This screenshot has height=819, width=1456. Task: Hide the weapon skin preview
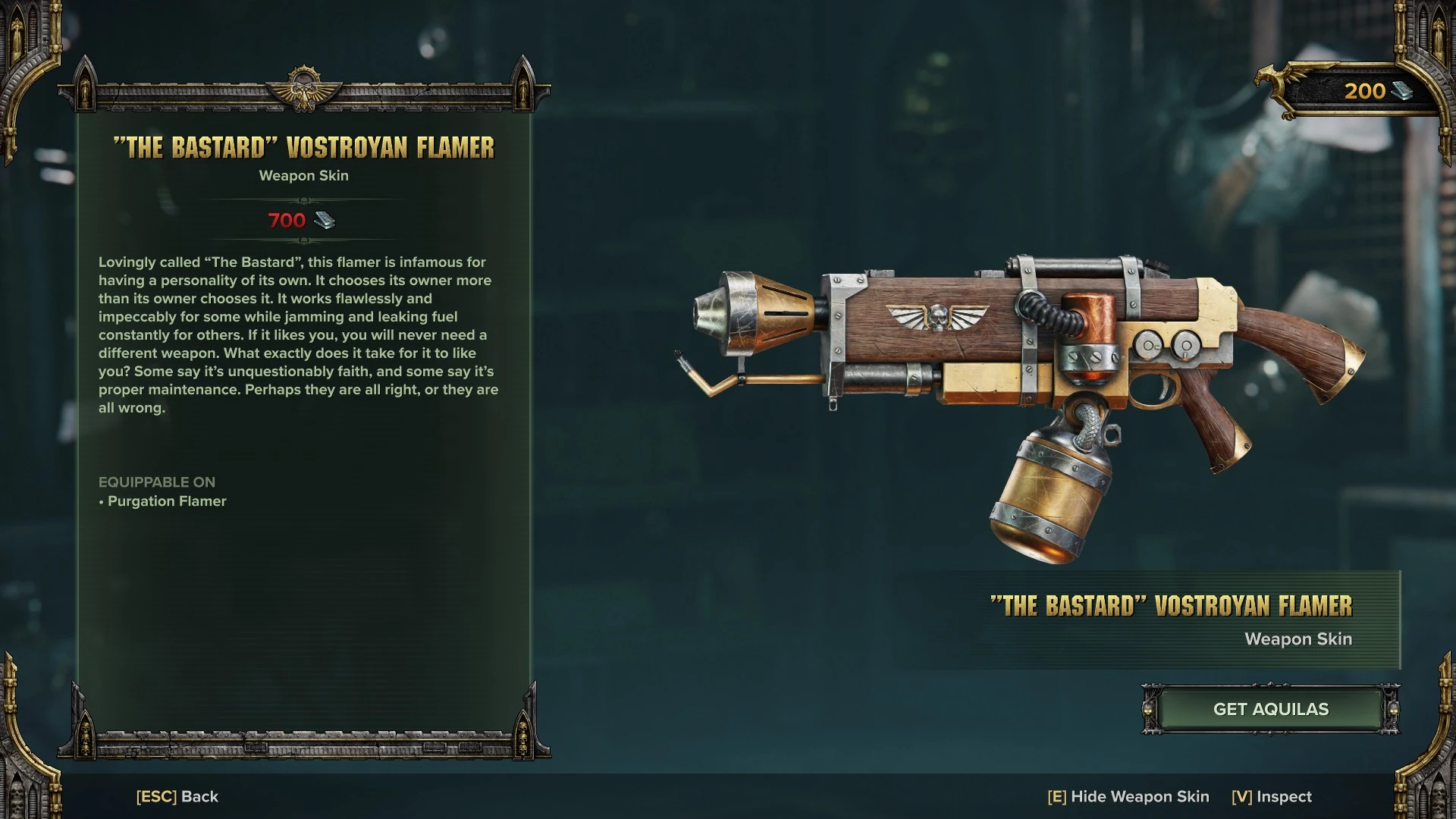coord(1128,796)
